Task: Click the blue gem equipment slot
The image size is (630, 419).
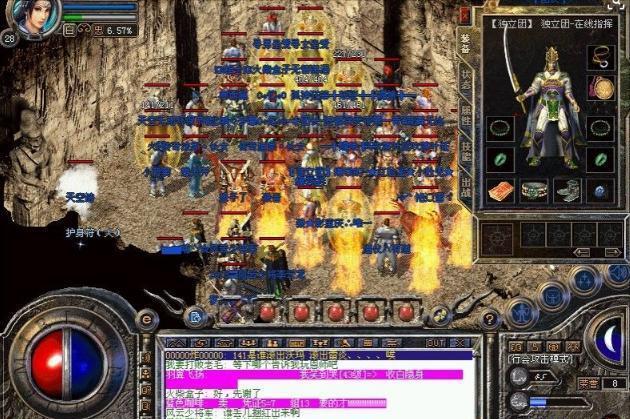Action: tap(600, 190)
